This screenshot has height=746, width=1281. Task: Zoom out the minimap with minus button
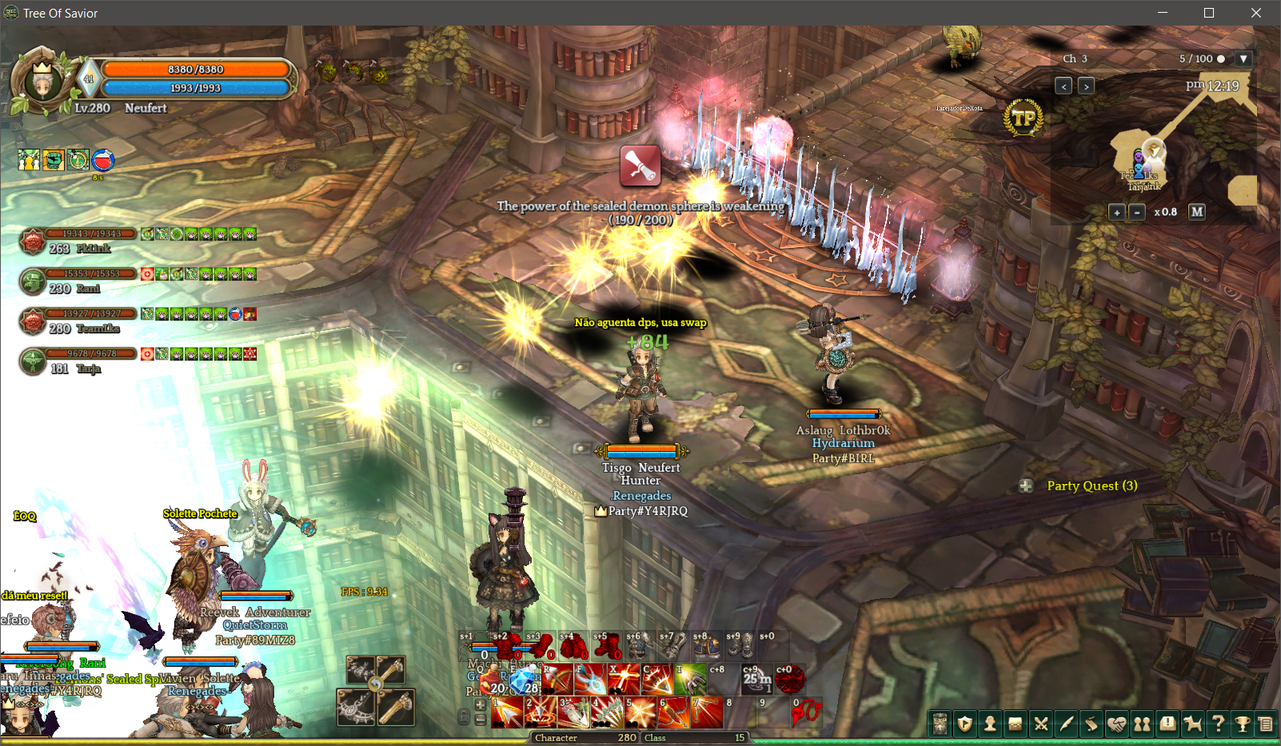1137,212
